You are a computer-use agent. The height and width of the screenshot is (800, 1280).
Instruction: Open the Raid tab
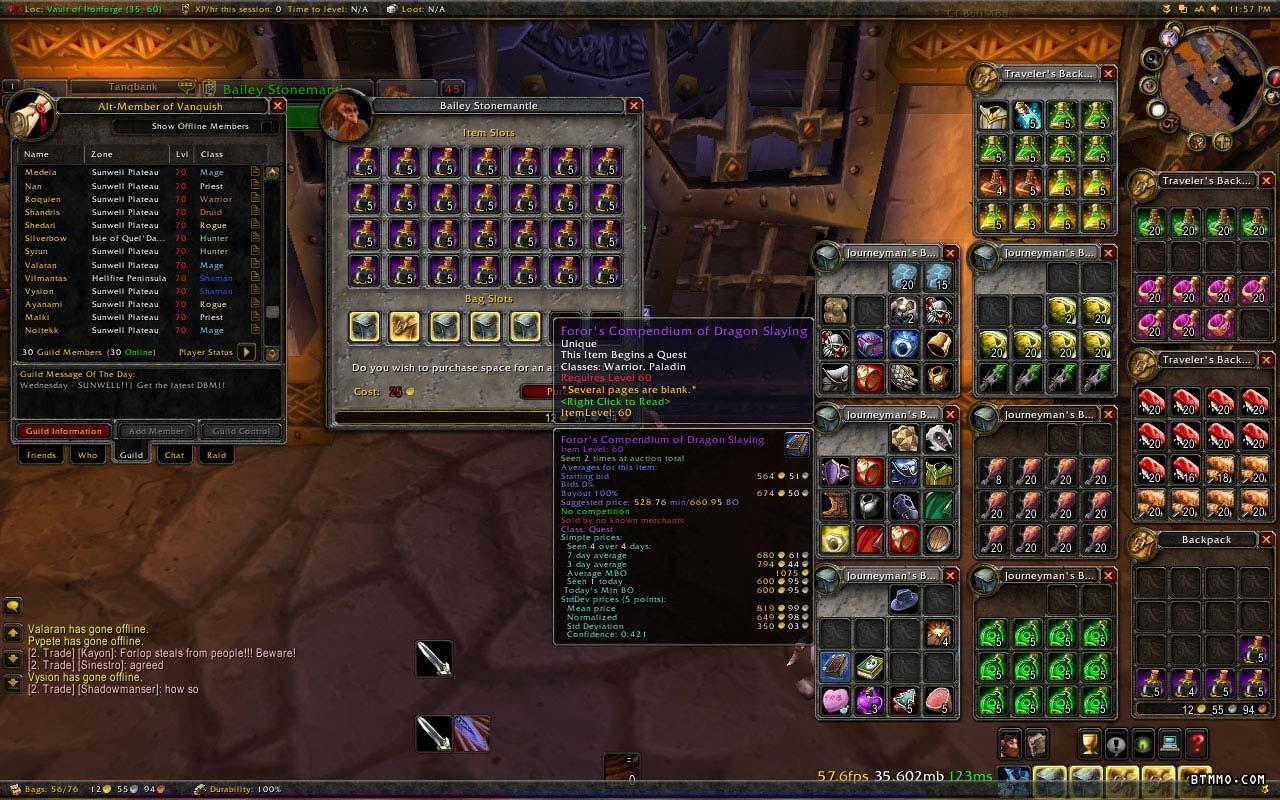(x=216, y=455)
